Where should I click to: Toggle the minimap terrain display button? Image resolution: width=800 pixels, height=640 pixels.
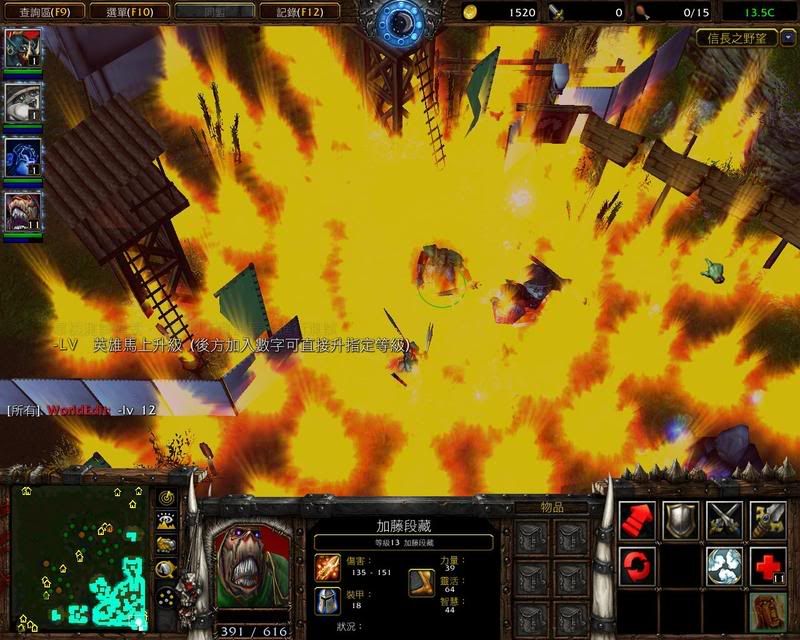(x=166, y=521)
